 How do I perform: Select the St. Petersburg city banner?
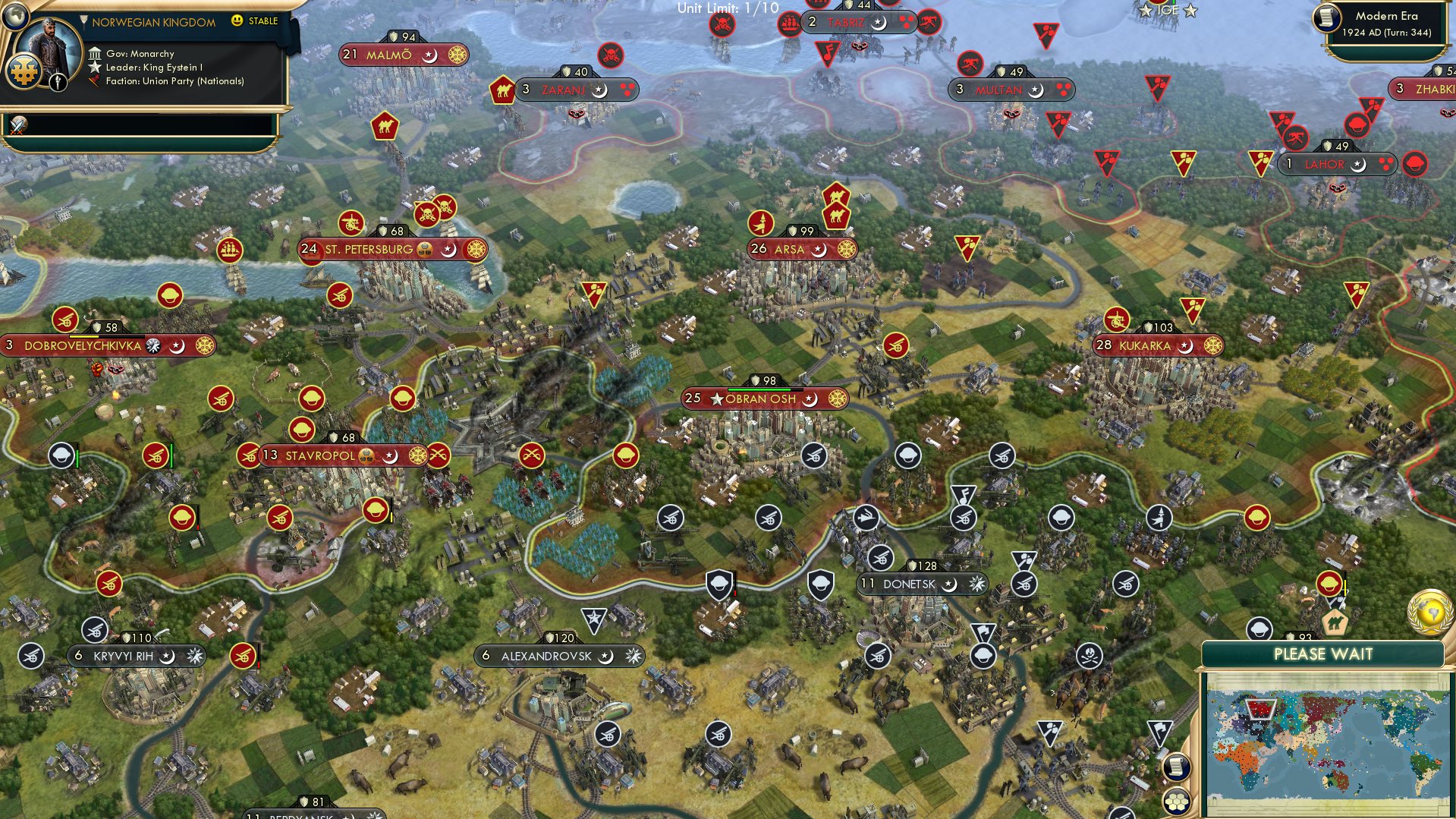click(364, 249)
